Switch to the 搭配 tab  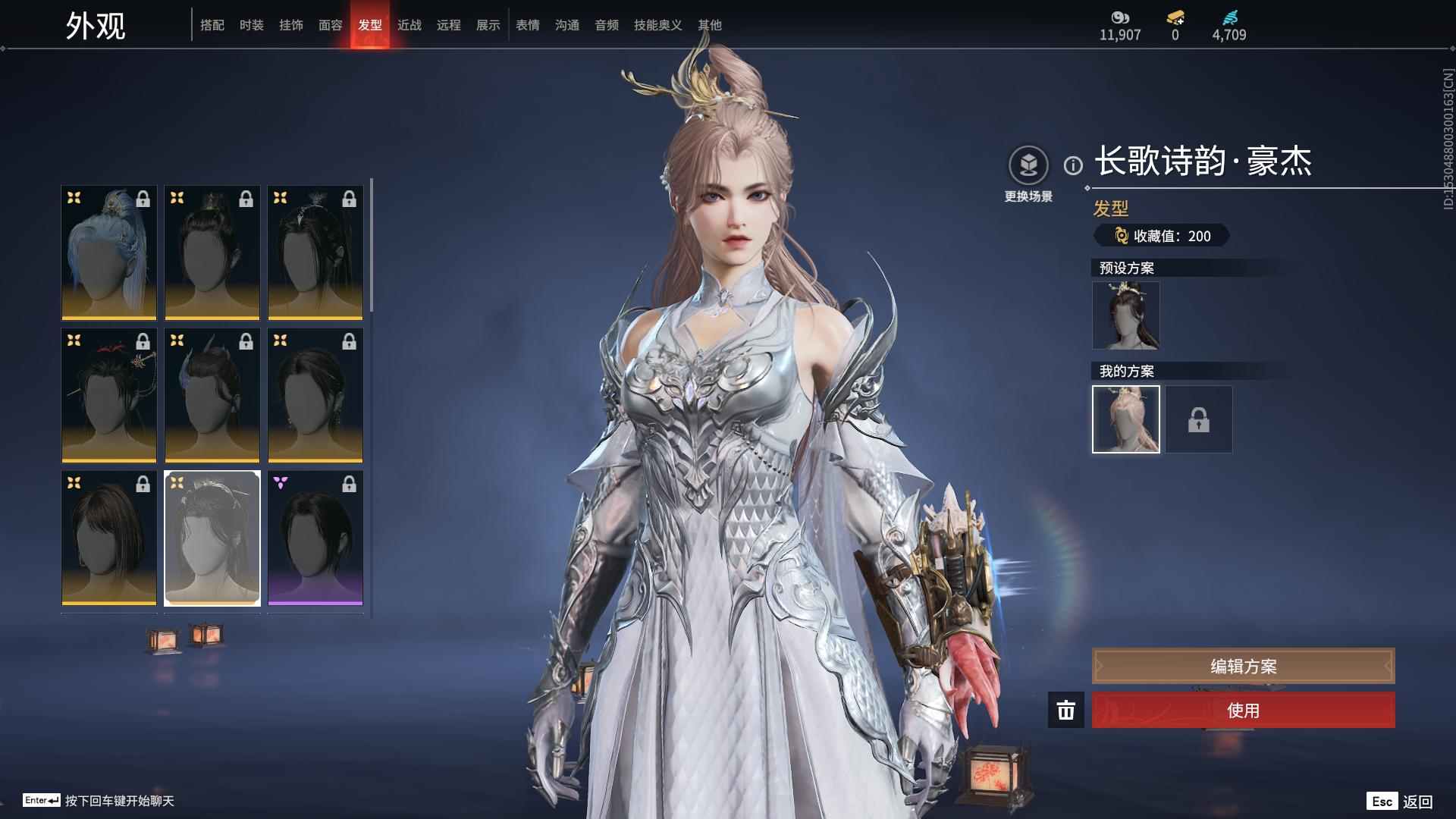[x=212, y=25]
